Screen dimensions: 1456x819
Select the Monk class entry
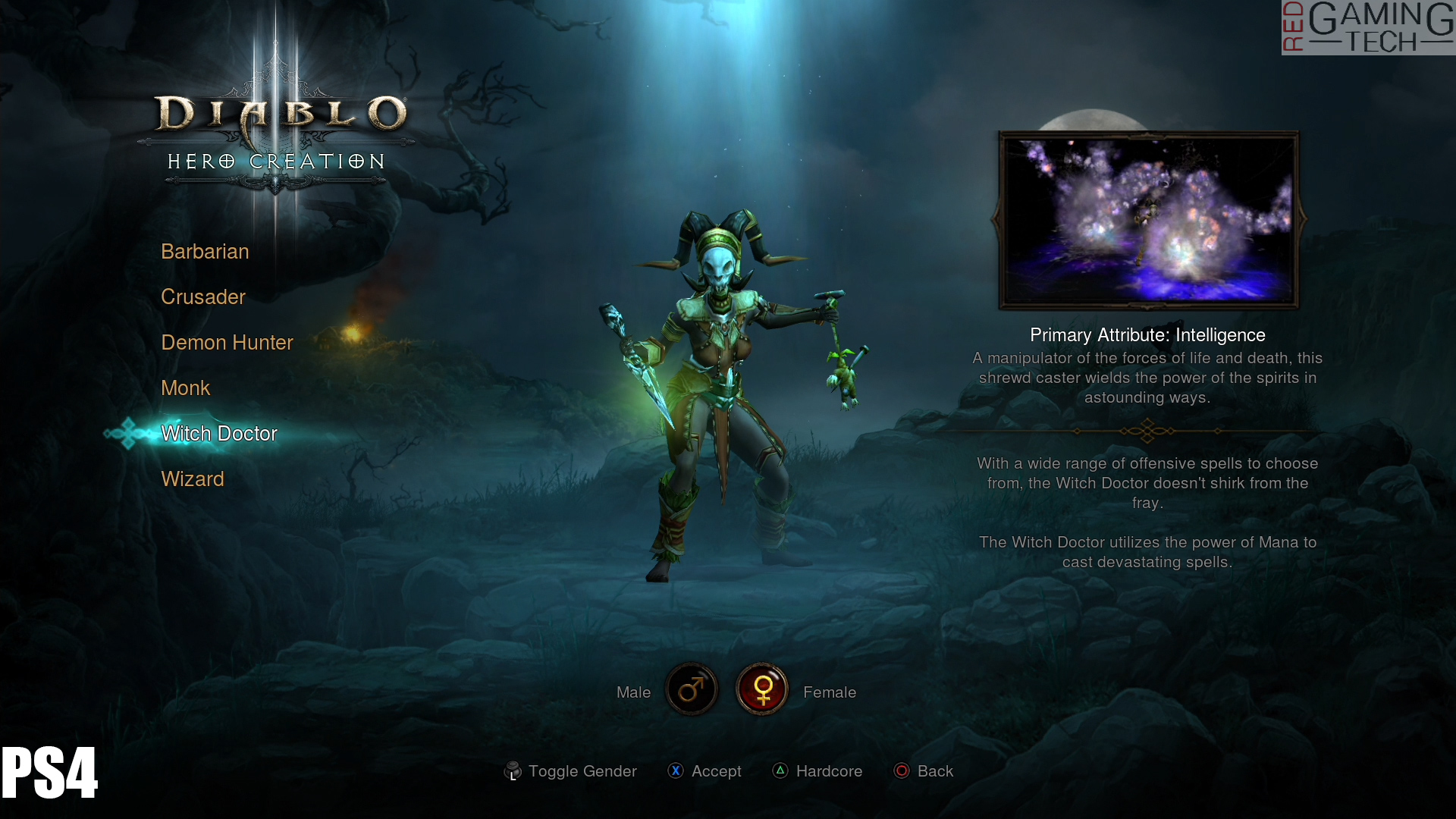coord(185,388)
